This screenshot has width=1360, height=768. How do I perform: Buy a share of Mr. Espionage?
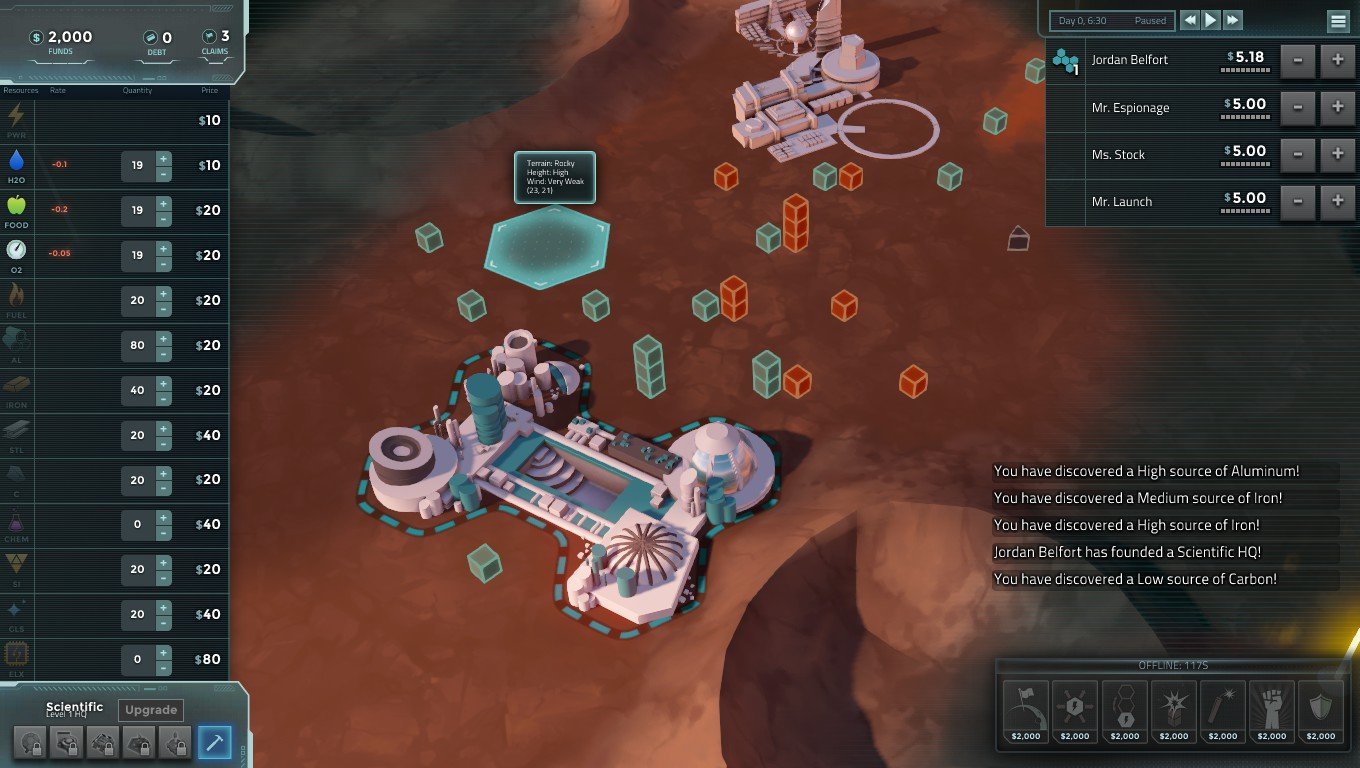(x=1338, y=107)
